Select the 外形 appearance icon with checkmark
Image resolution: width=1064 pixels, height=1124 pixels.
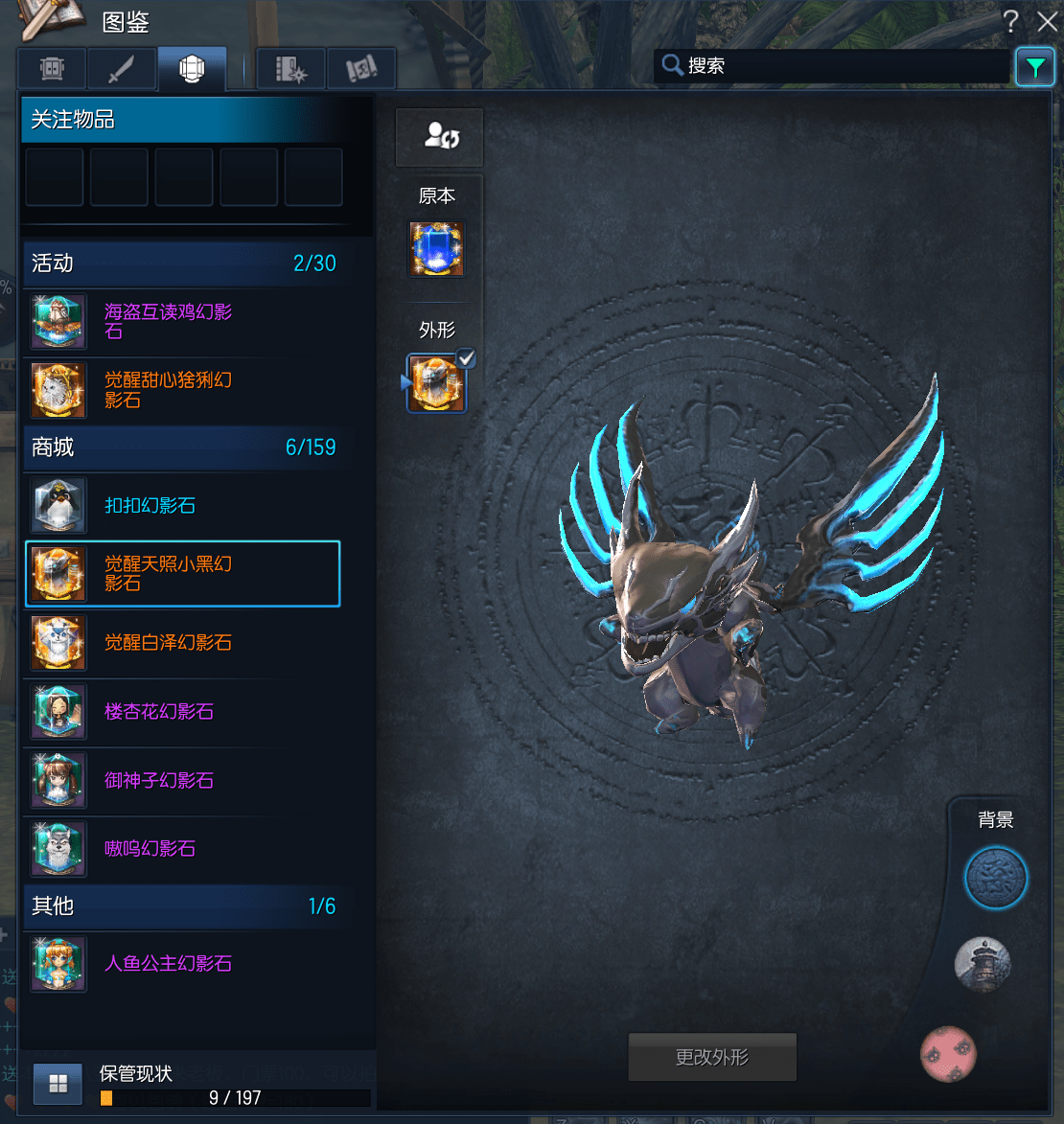(437, 383)
